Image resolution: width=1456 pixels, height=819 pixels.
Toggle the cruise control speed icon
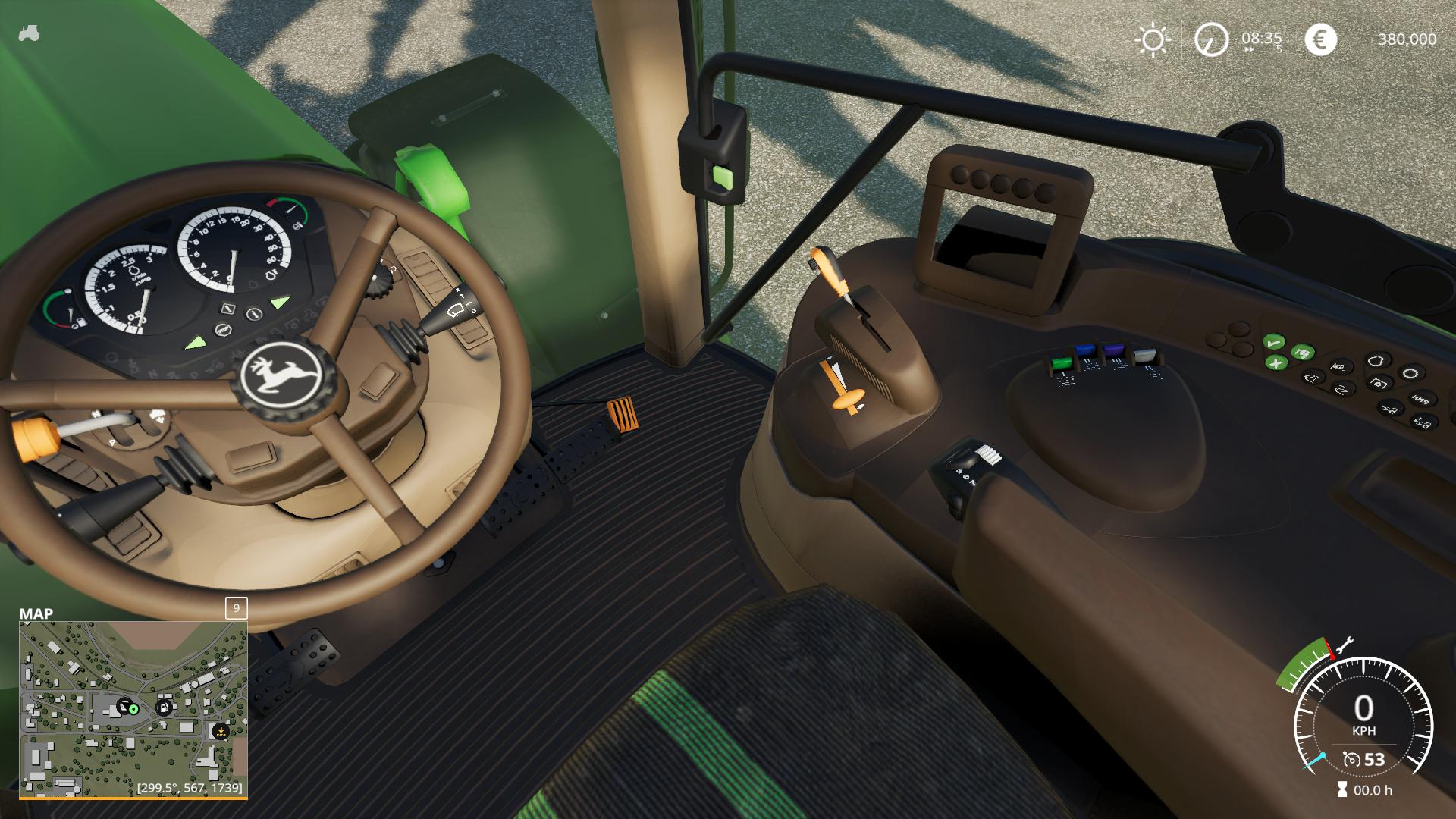[x=1351, y=759]
